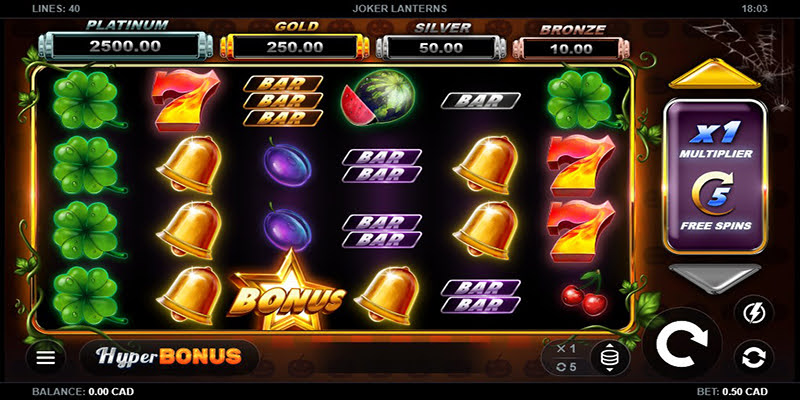Spin the reels with the big arrow button
This screenshot has width=800, height=400.
[682, 347]
